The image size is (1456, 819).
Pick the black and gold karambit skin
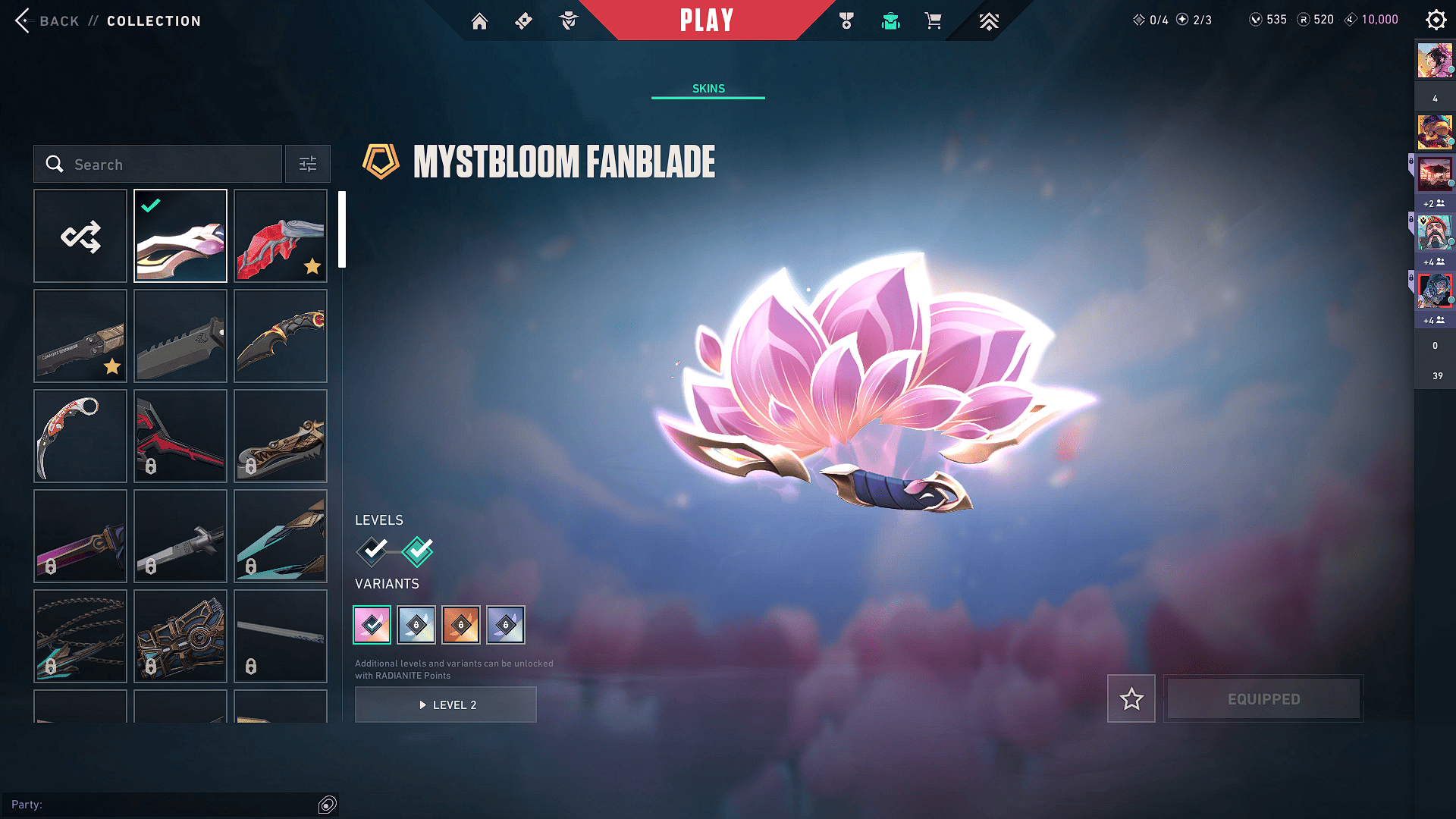[x=281, y=336]
